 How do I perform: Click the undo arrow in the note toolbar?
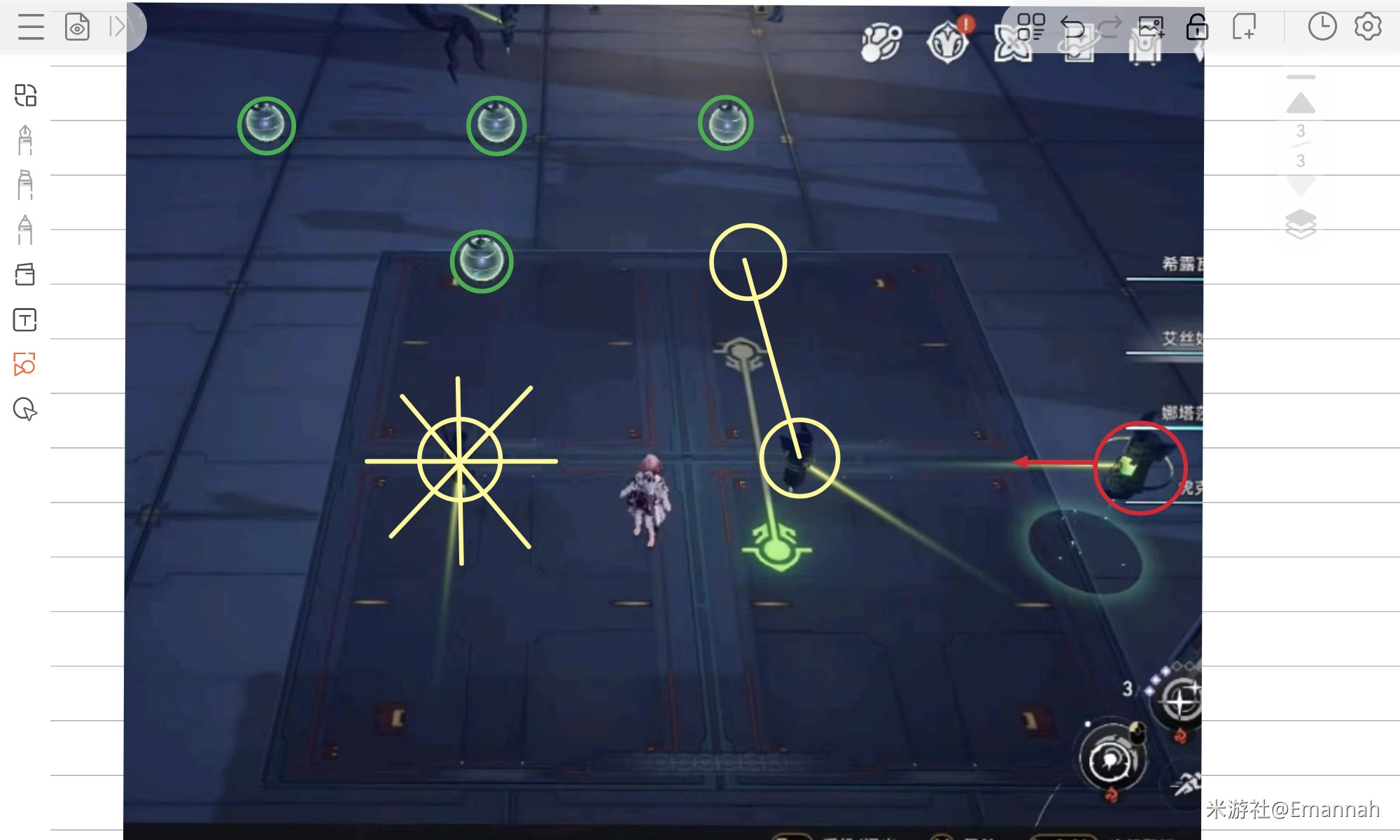1072,27
